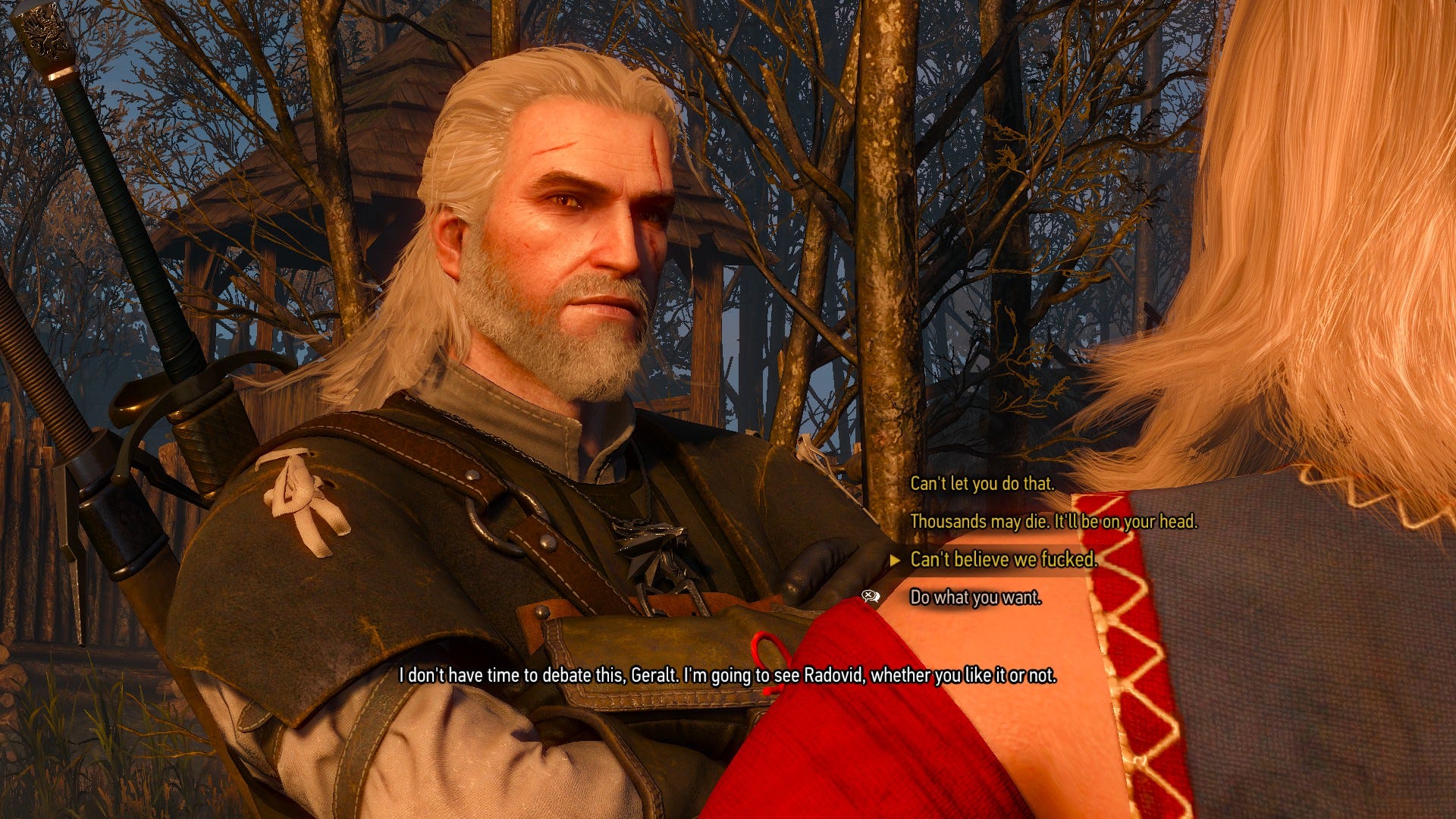Pick 'Do what you want.' to end the debate
This screenshot has width=1456, height=819.
click(975, 598)
